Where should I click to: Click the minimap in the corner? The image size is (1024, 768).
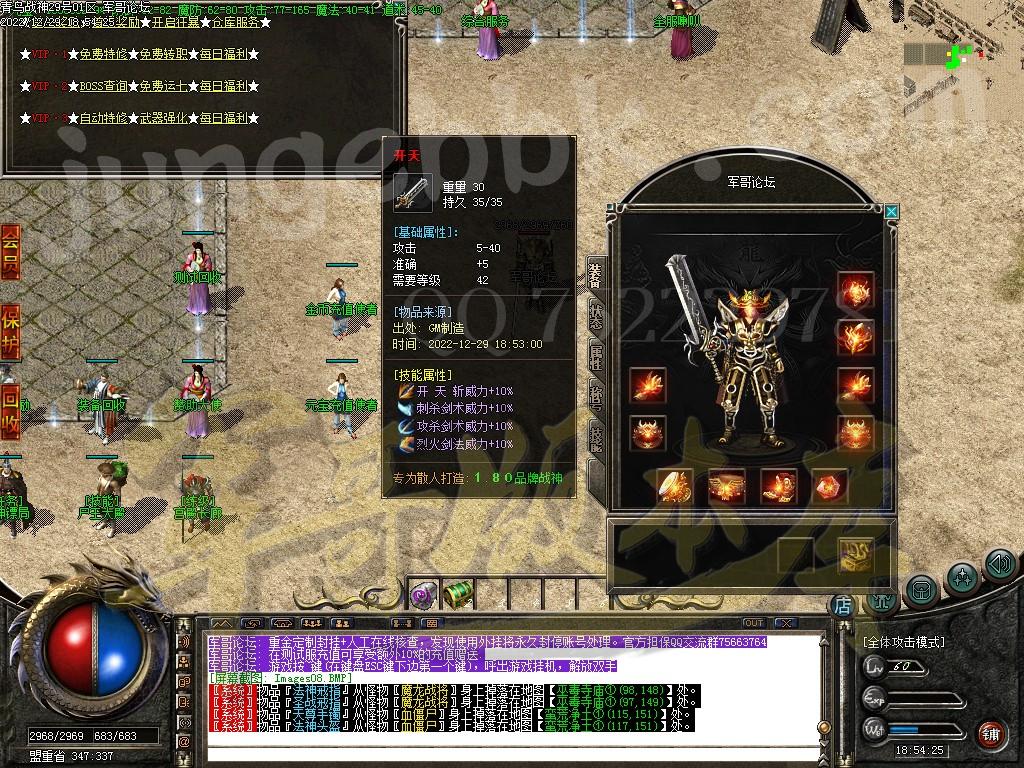(962, 75)
